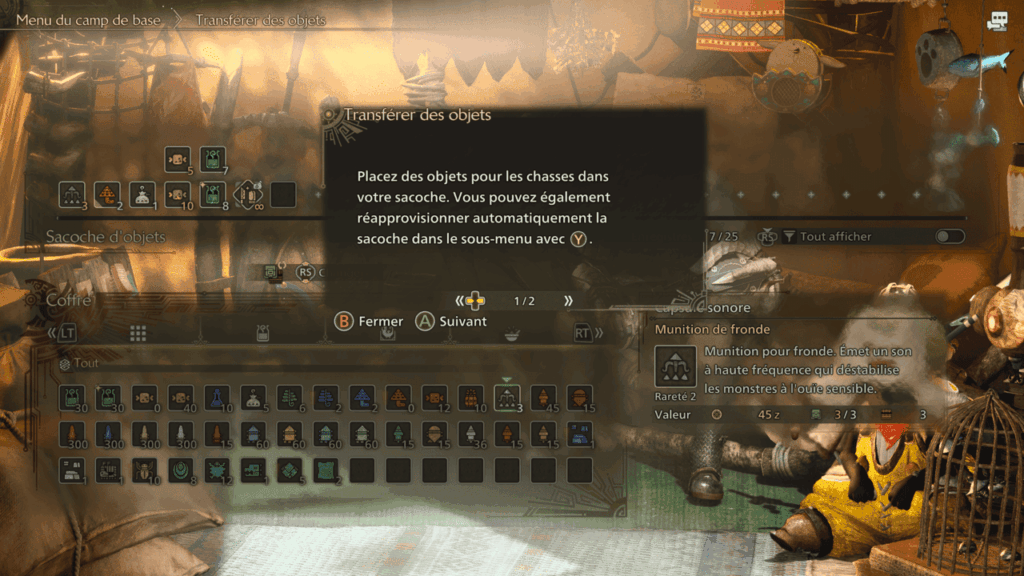Select the green potion pouch slot with 7
Image resolution: width=1024 pixels, height=576 pixels.
[212, 159]
